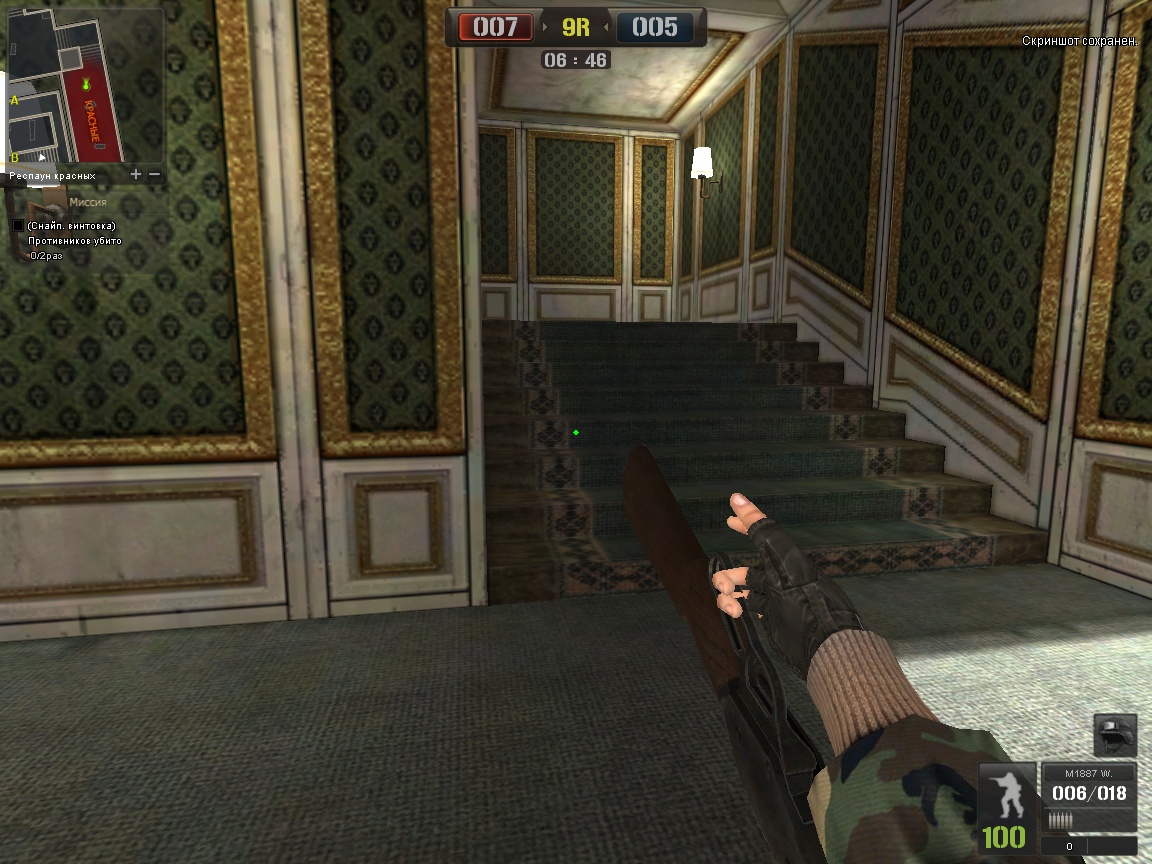Select the M1887 W. weapon panel
Image resolution: width=1152 pixels, height=864 pixels.
1088,795
